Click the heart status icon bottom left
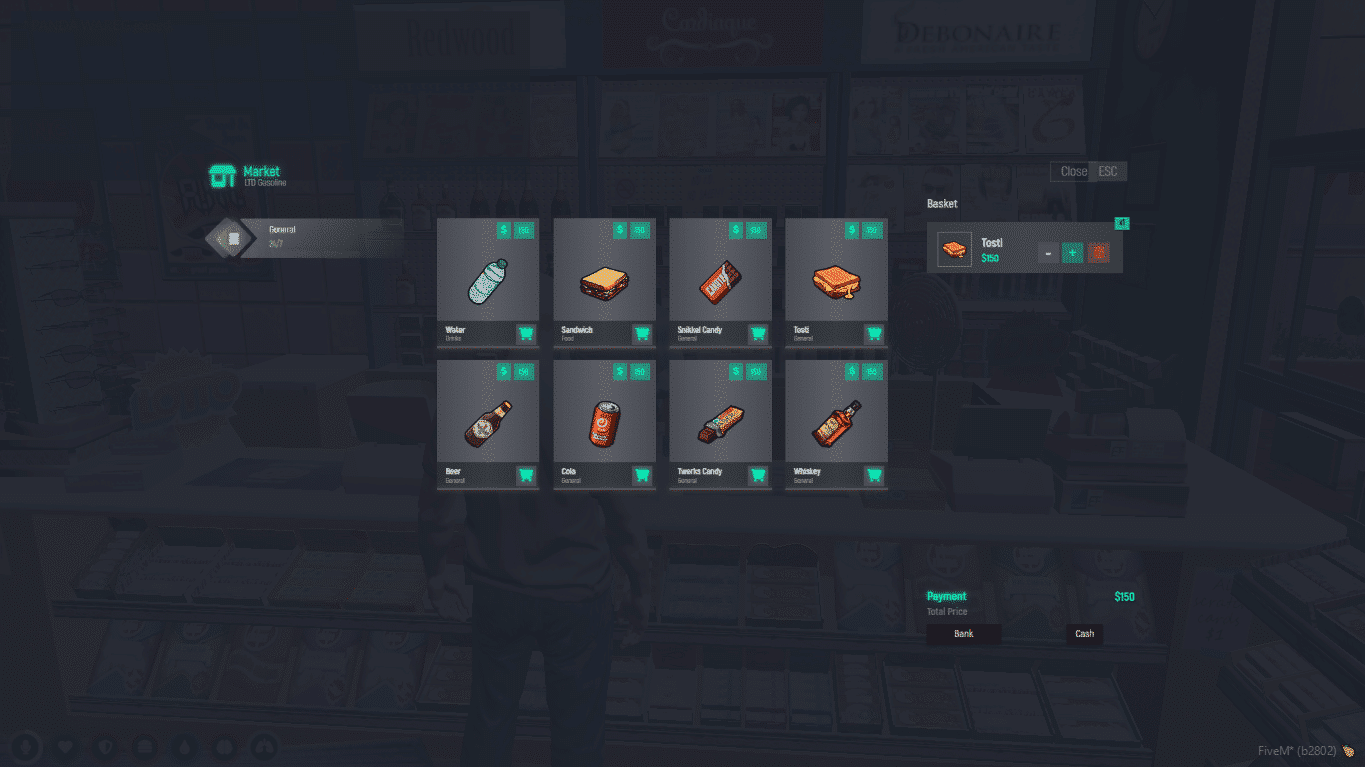The height and width of the screenshot is (767, 1365). click(x=64, y=746)
